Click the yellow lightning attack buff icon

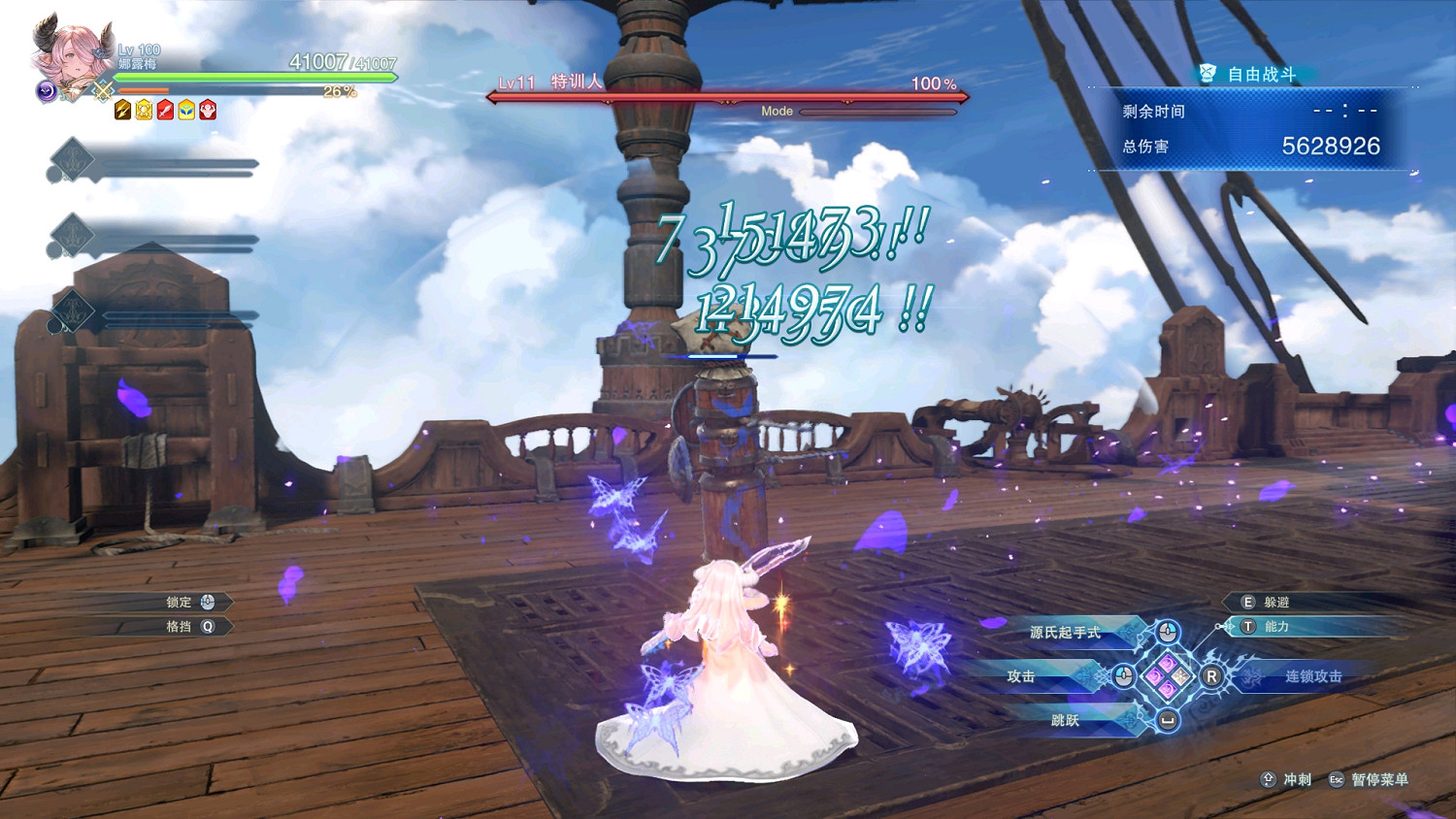point(121,109)
